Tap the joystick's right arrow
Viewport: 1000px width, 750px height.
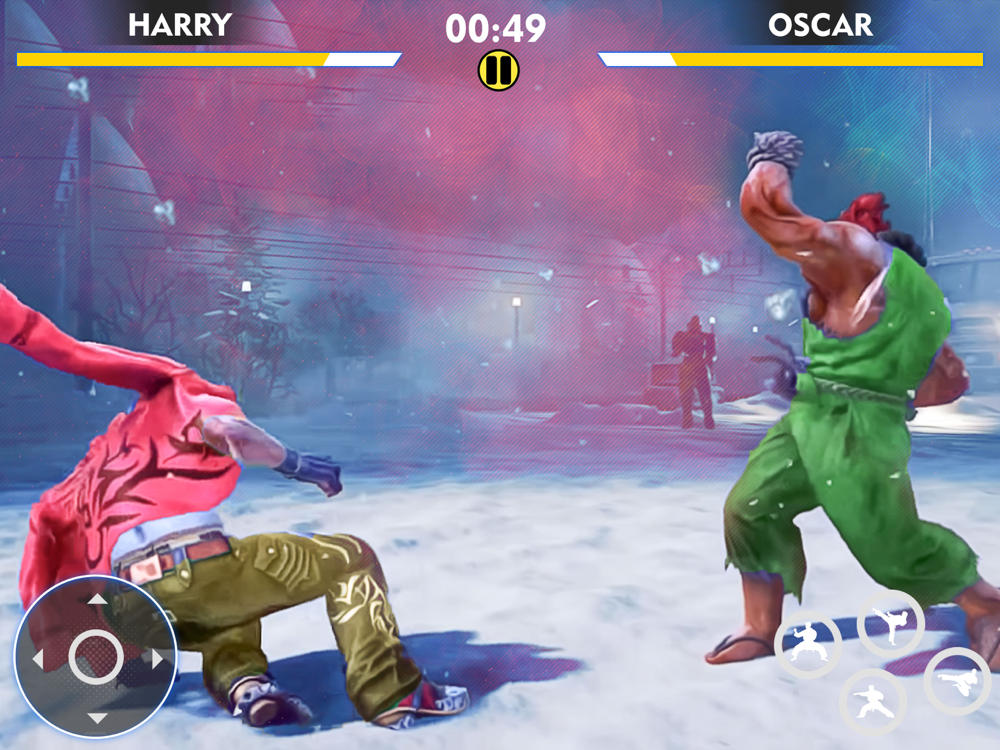pyautogui.click(x=157, y=659)
